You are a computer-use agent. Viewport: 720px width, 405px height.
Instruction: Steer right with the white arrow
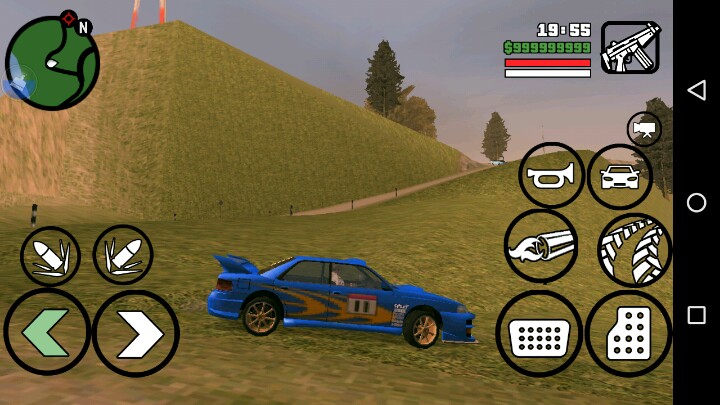coord(136,334)
